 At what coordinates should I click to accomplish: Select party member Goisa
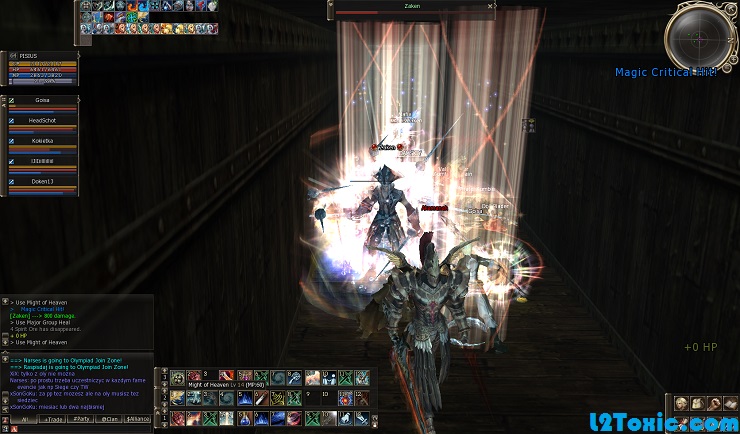click(x=42, y=101)
